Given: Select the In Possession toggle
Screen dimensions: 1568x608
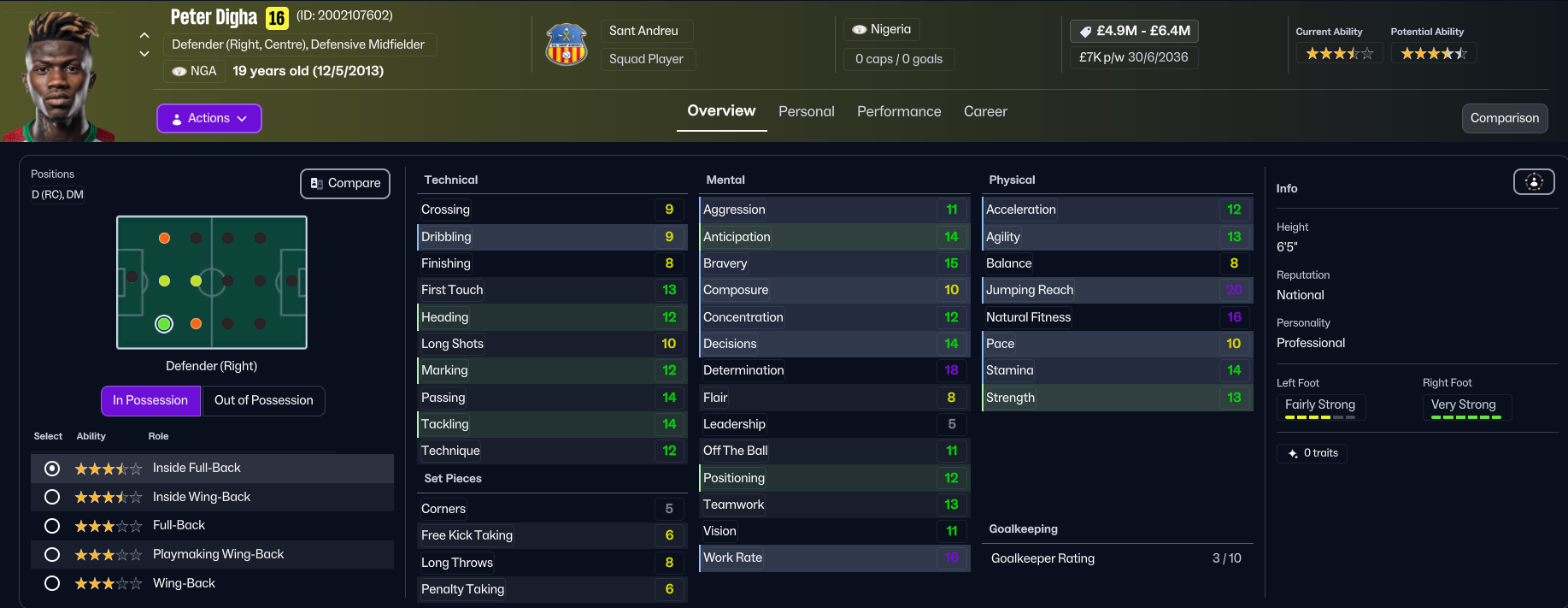Looking at the screenshot, I should [x=150, y=400].
